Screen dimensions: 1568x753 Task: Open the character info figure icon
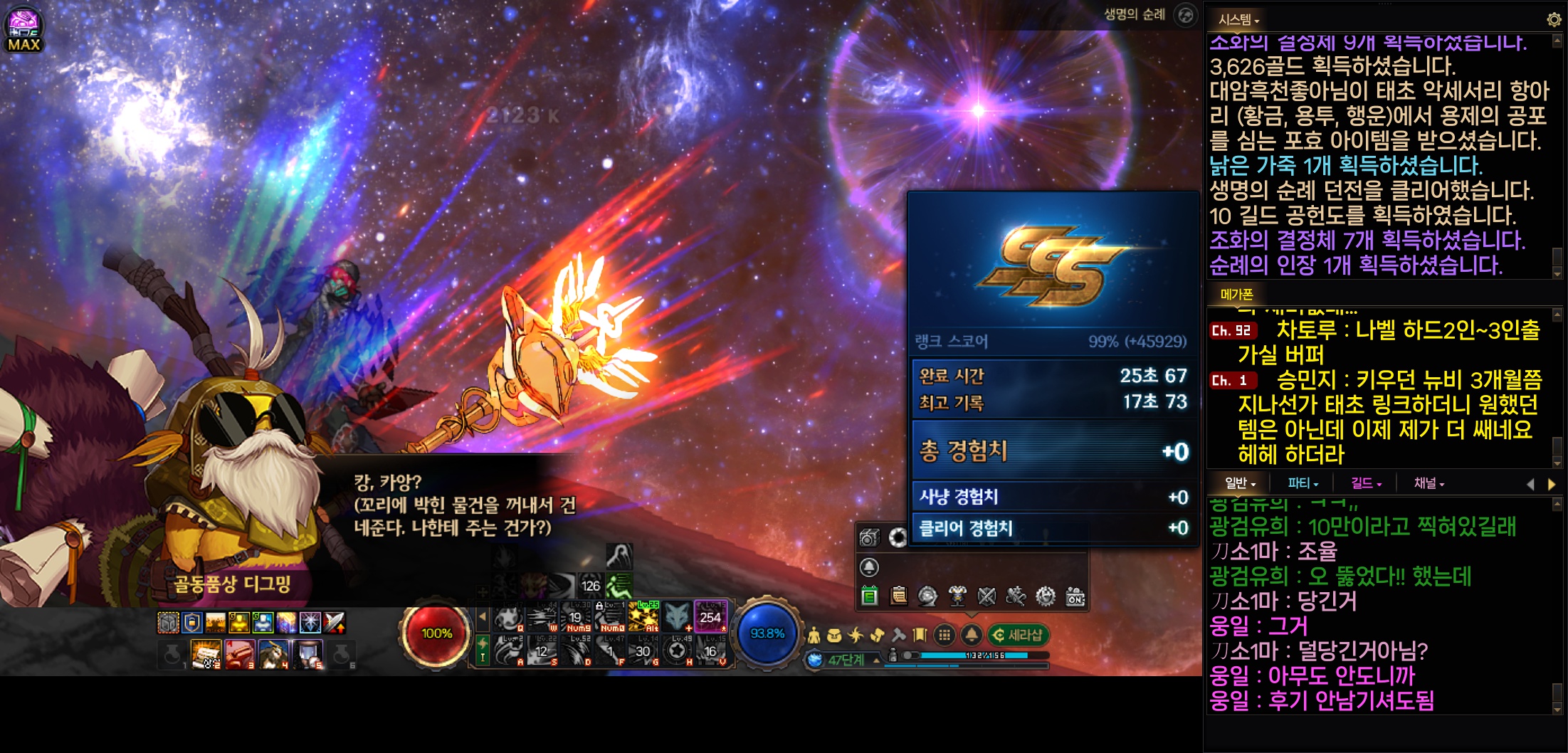814,635
